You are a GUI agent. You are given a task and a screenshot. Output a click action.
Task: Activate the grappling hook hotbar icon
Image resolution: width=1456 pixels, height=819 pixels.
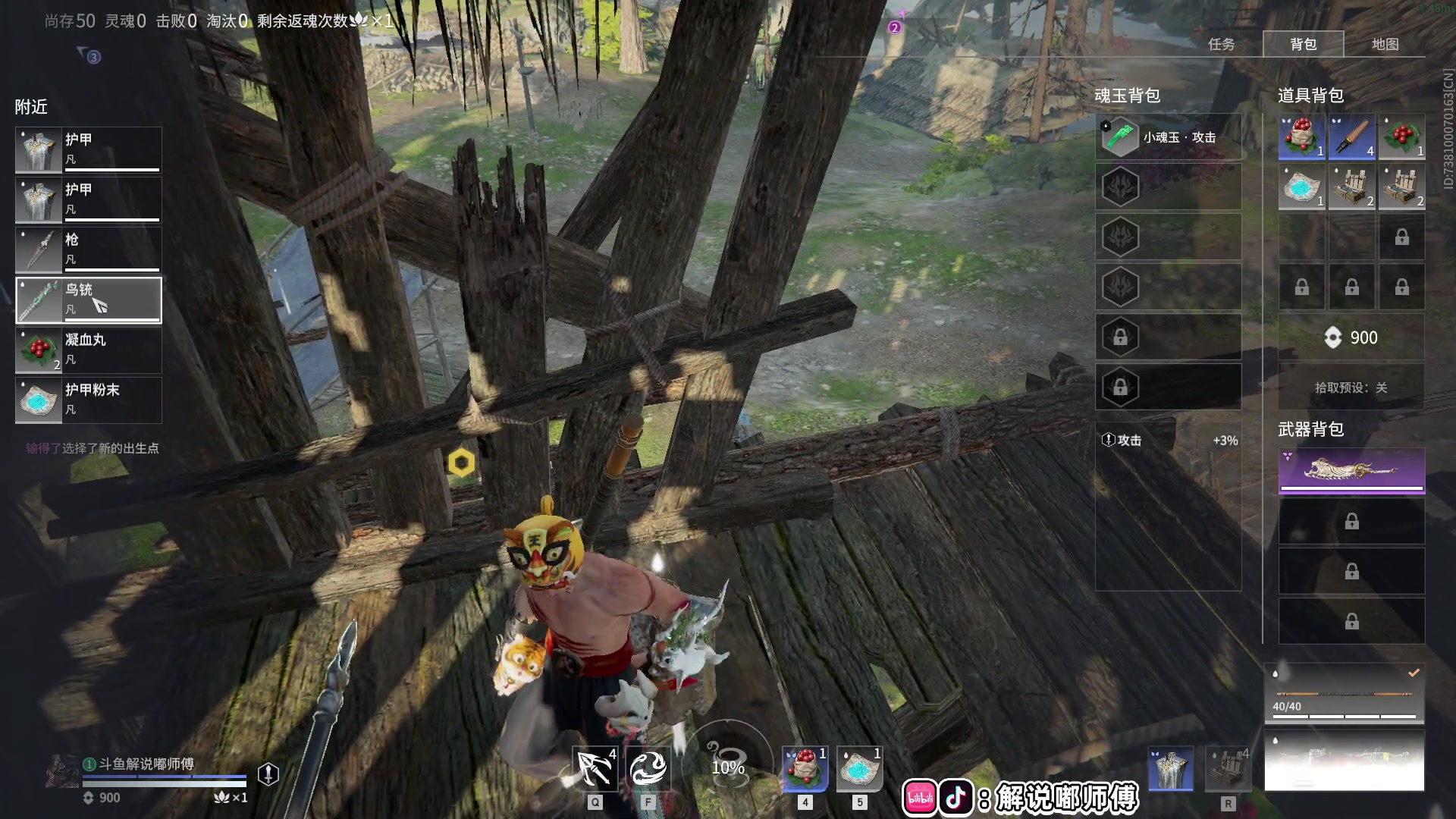595,768
